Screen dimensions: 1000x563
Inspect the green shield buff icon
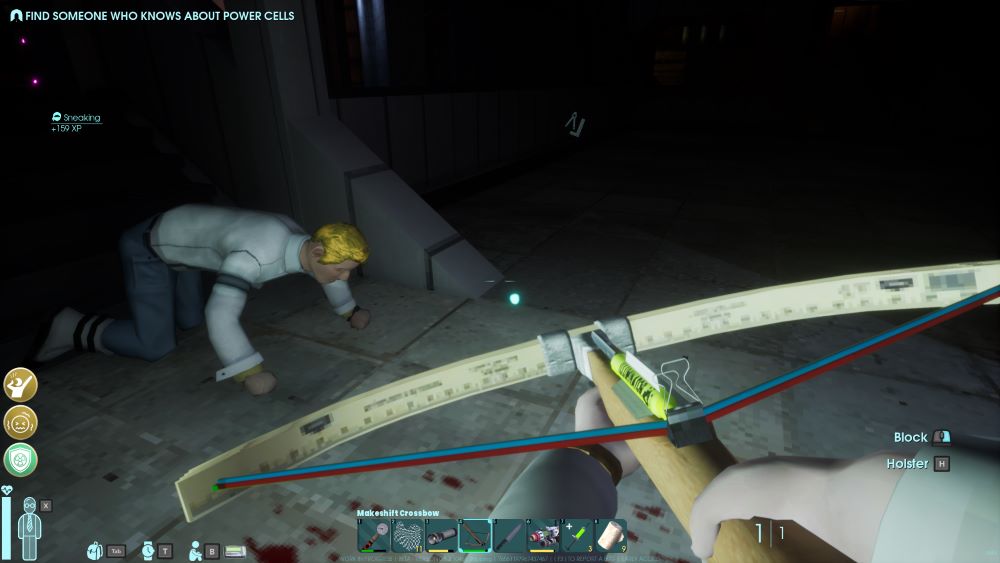pyautogui.click(x=20, y=459)
